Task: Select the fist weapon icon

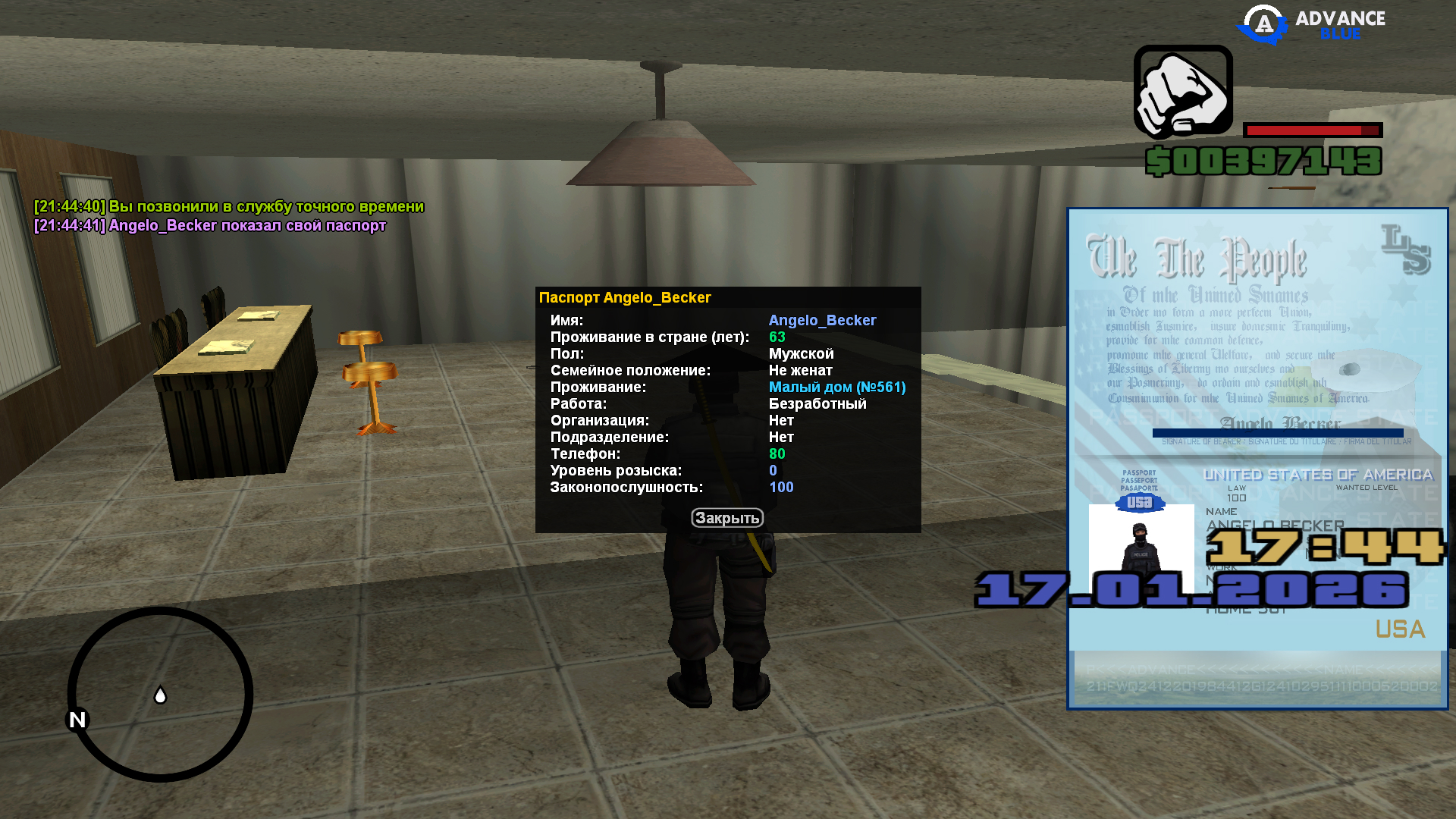Action: [1183, 92]
